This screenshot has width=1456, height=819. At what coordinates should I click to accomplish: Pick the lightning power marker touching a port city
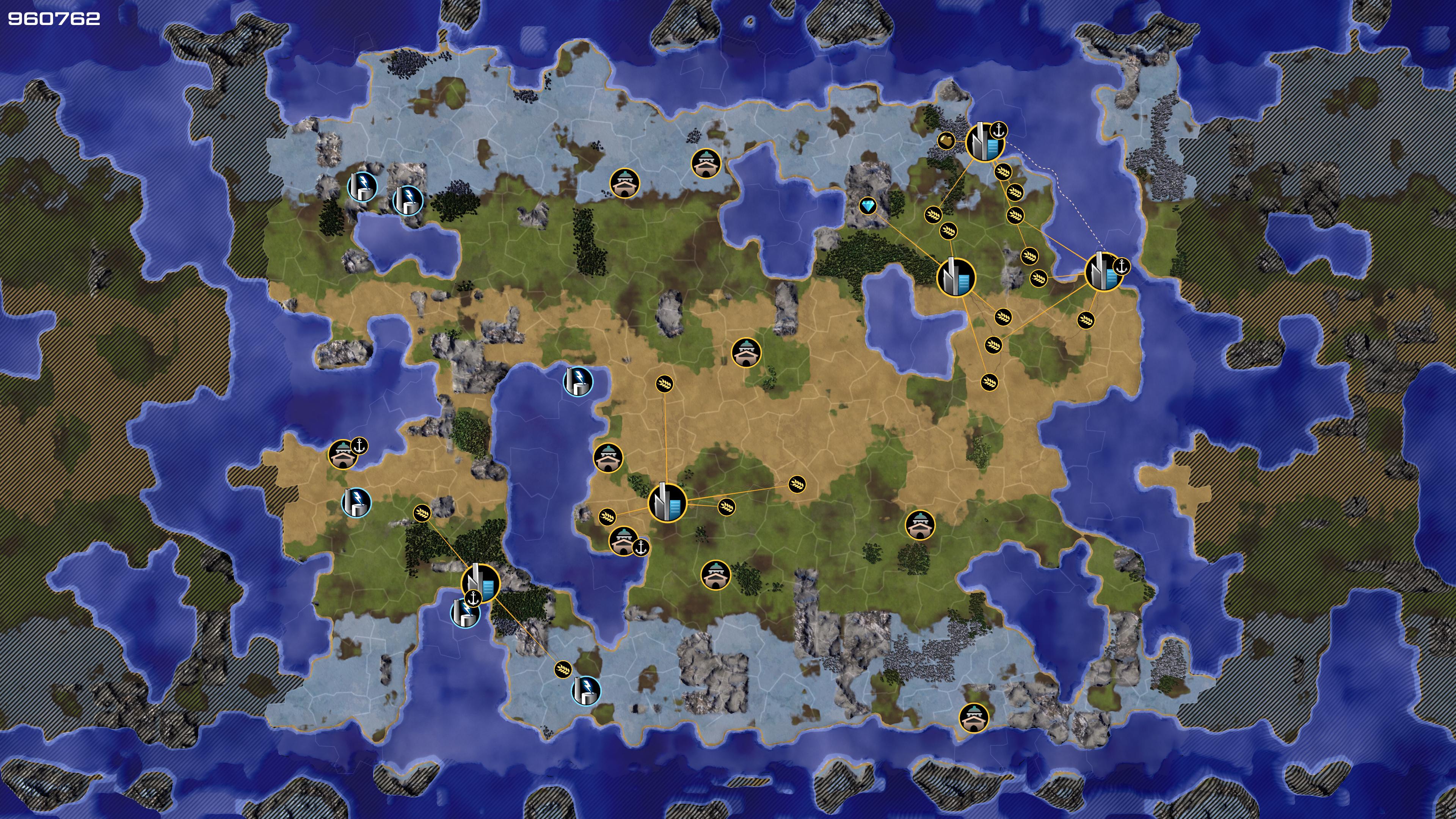coord(464,613)
